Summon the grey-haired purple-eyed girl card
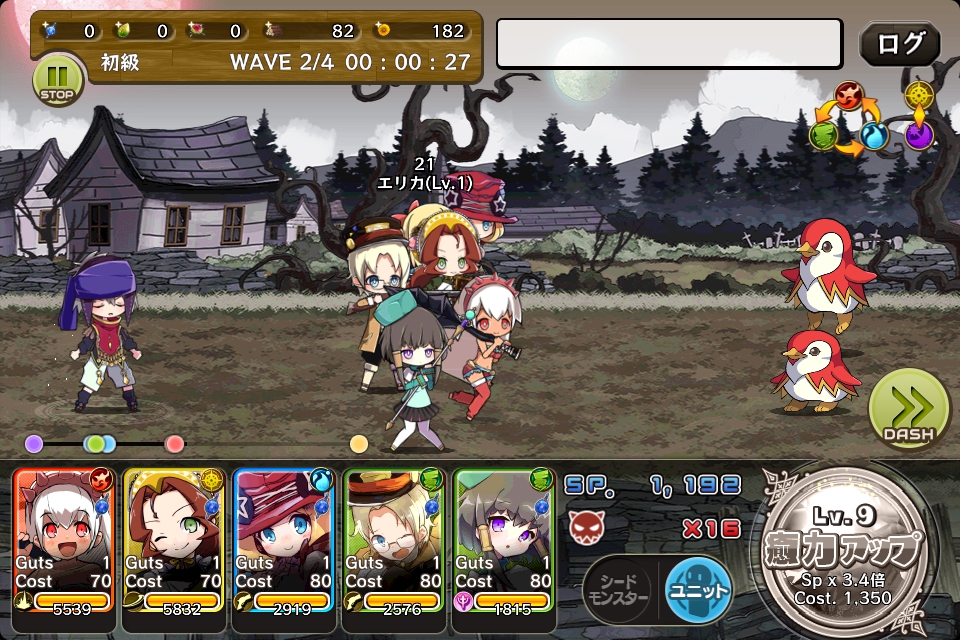The image size is (960, 640). [504, 540]
